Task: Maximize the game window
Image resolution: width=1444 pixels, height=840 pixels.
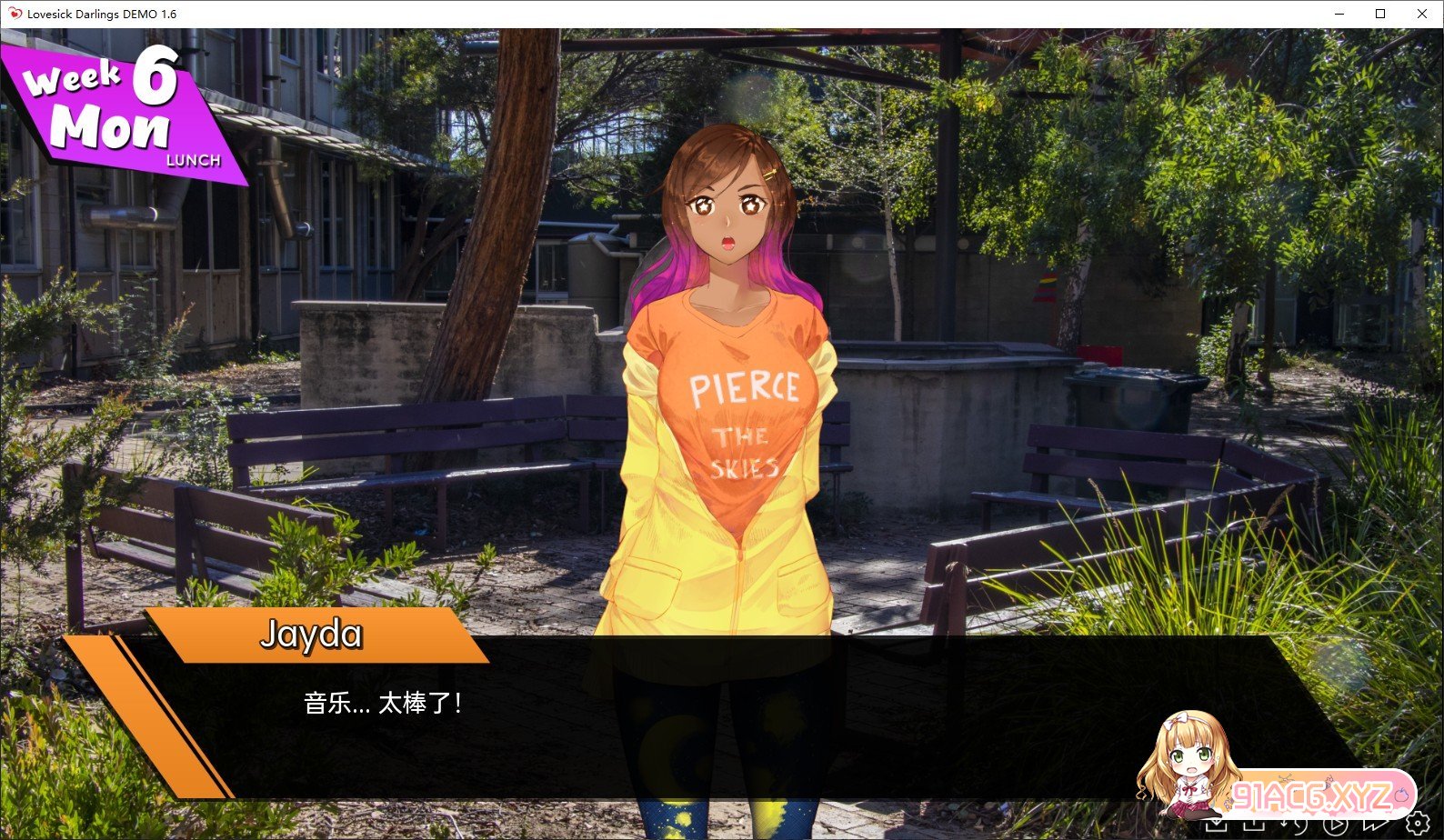Action: 1380,14
